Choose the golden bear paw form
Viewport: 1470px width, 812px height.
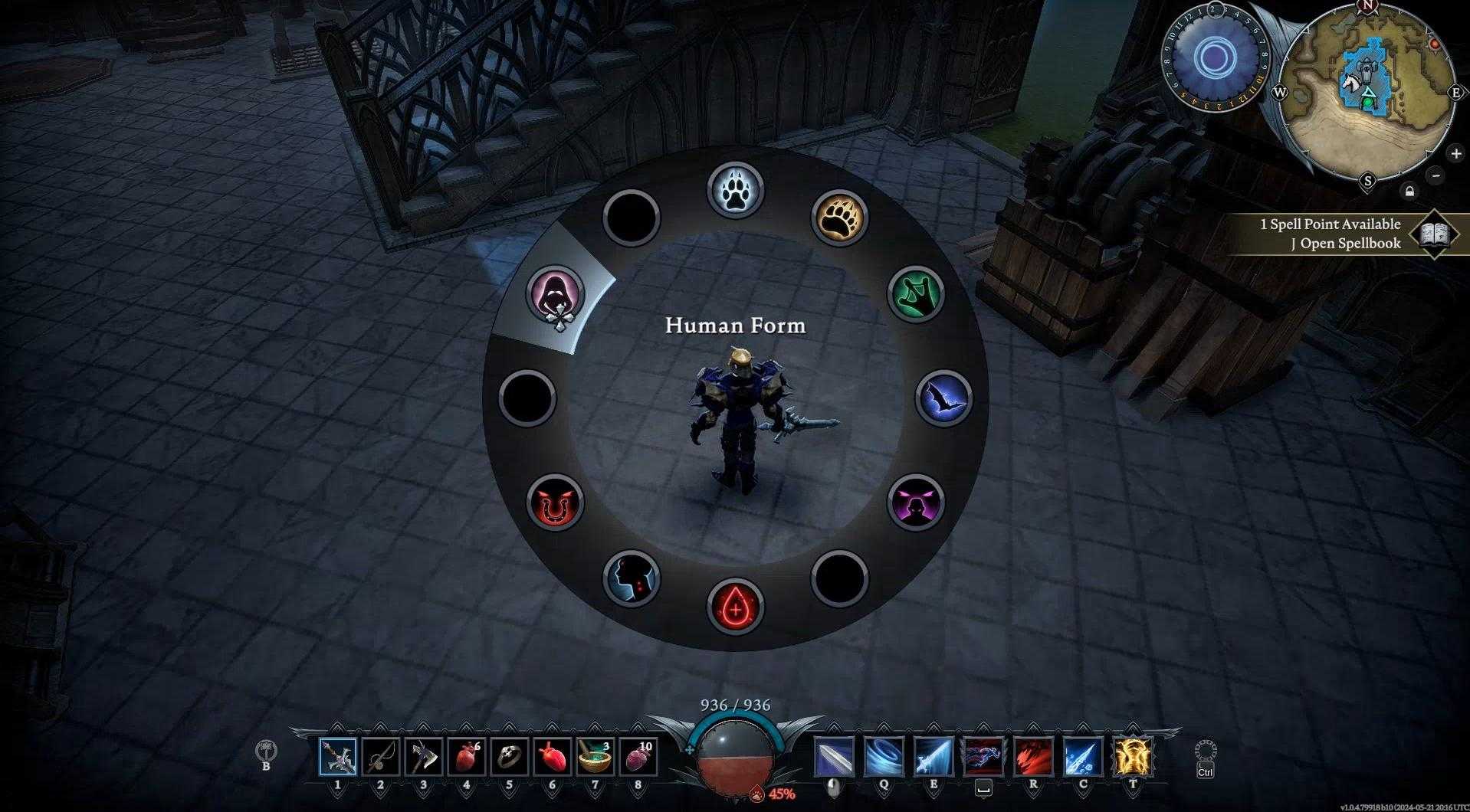(x=839, y=217)
